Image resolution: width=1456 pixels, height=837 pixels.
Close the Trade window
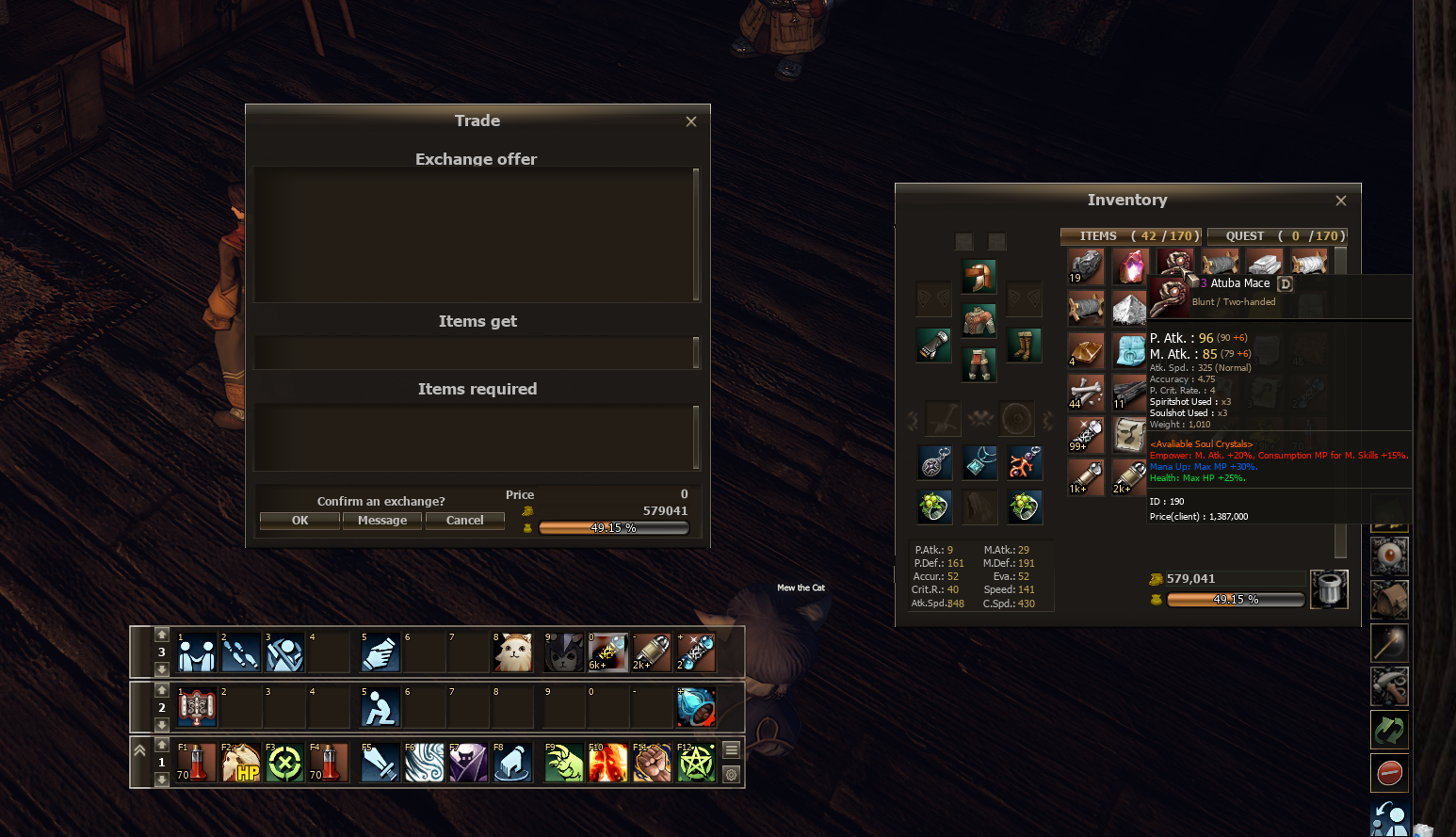click(691, 121)
